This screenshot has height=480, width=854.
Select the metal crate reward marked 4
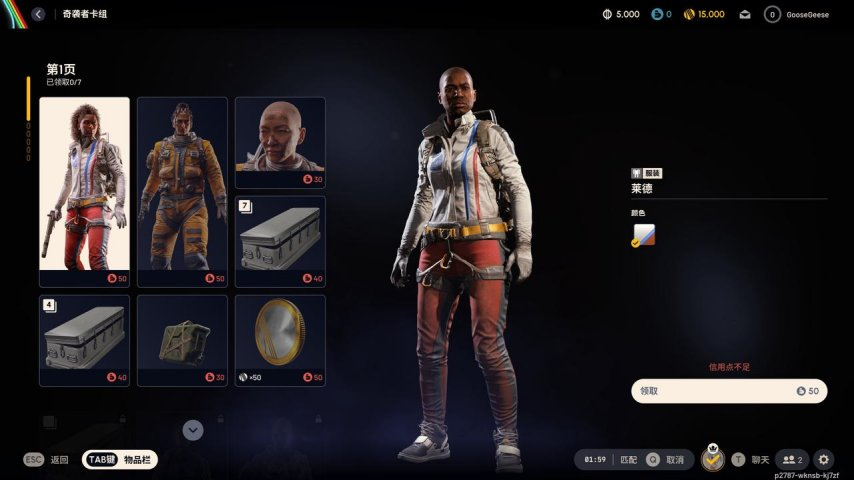[84, 340]
